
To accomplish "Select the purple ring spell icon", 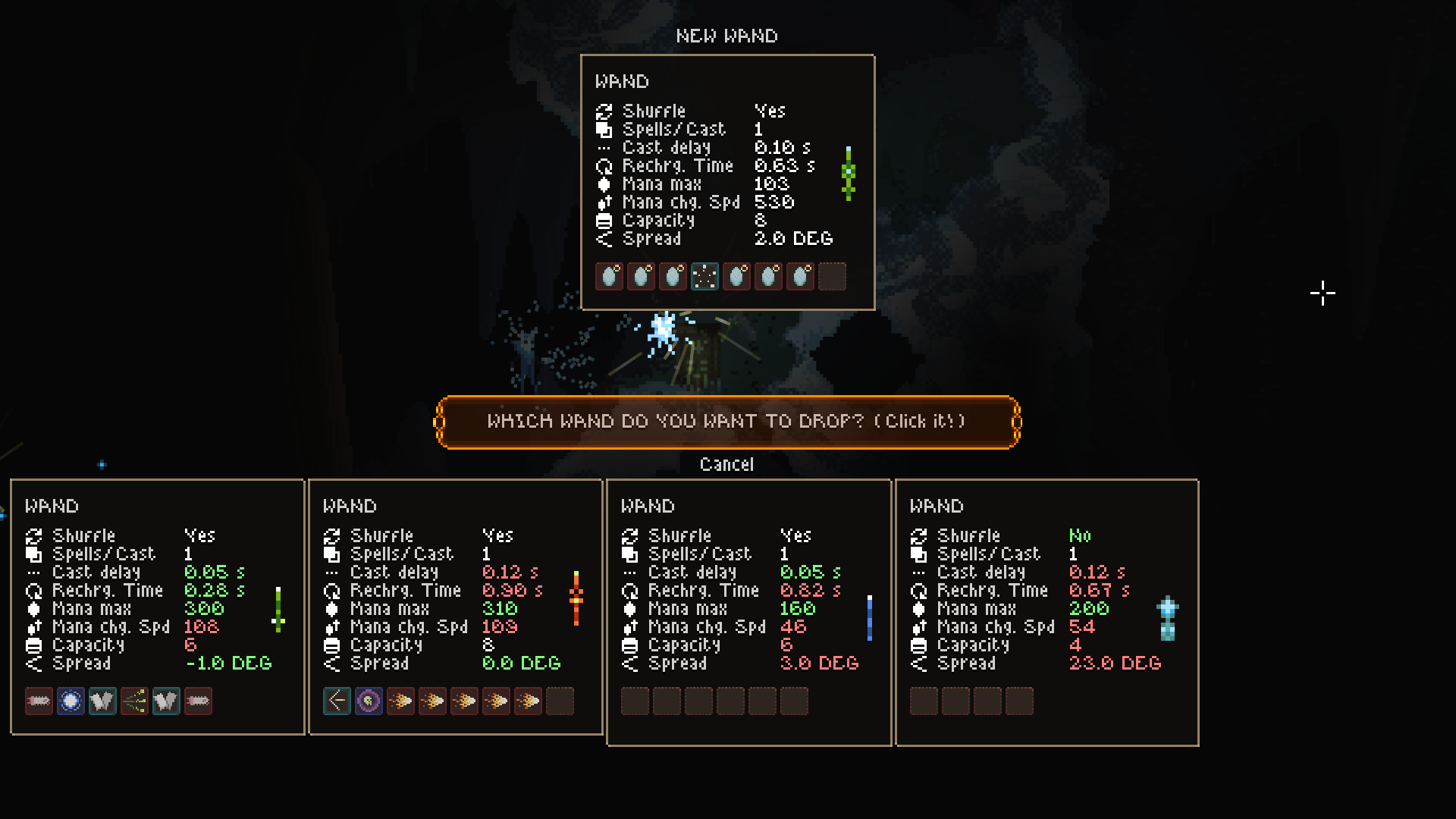I will pos(369,701).
